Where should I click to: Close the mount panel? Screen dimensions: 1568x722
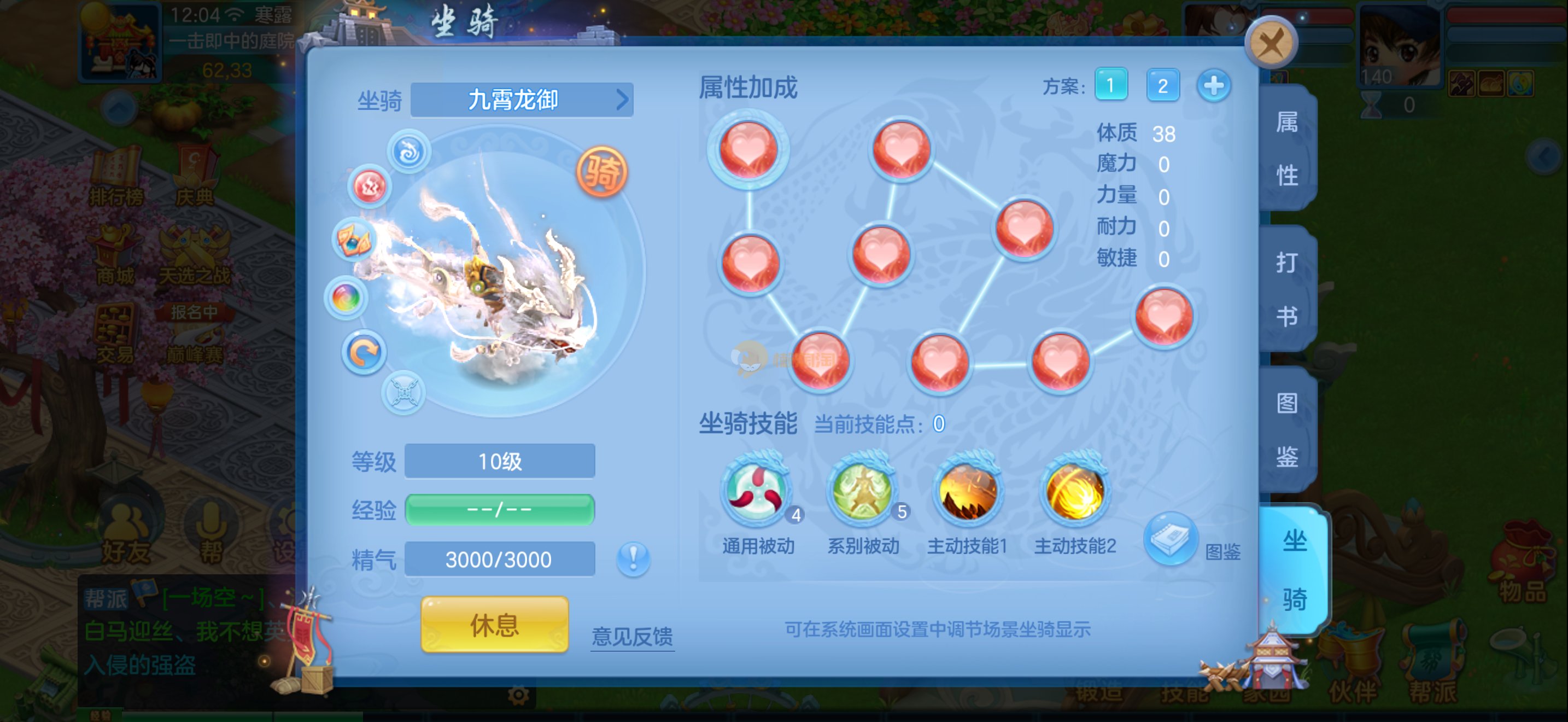click(x=1271, y=43)
